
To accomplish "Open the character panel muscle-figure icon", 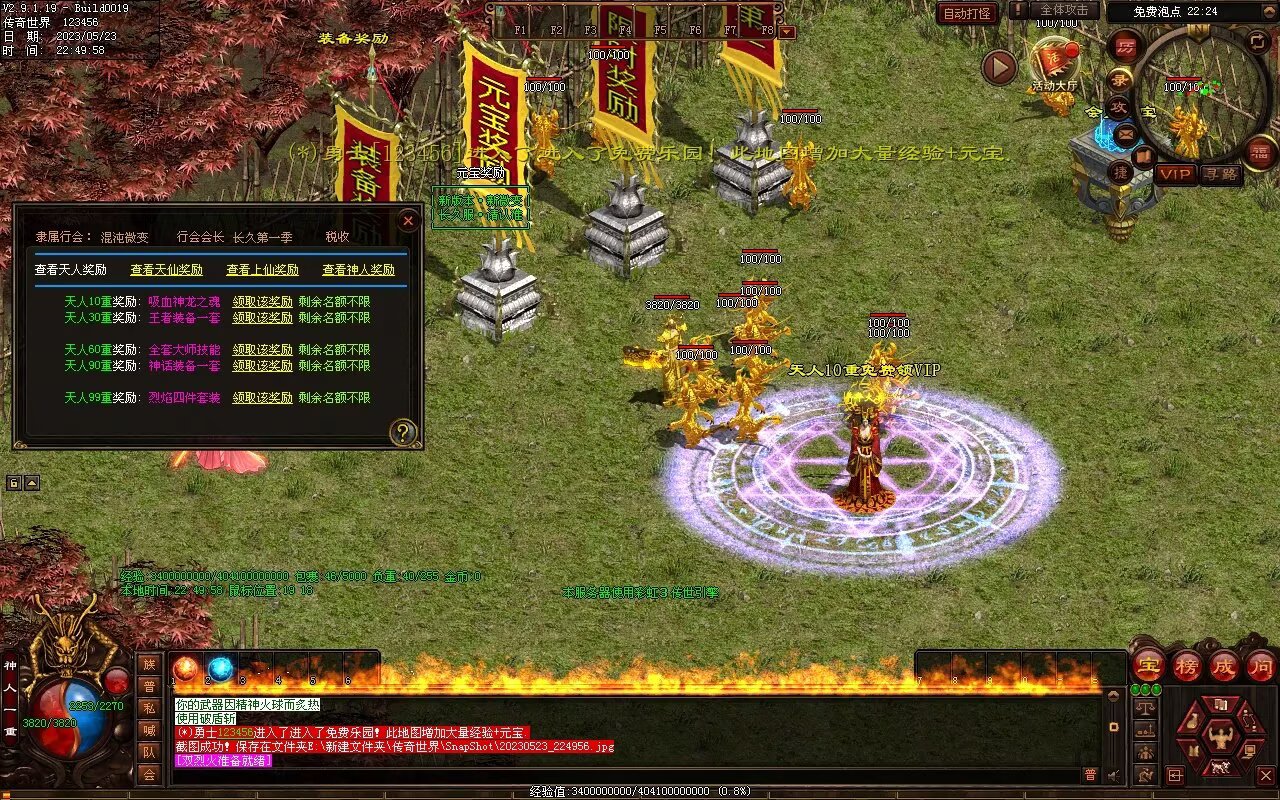I will click(x=1219, y=738).
